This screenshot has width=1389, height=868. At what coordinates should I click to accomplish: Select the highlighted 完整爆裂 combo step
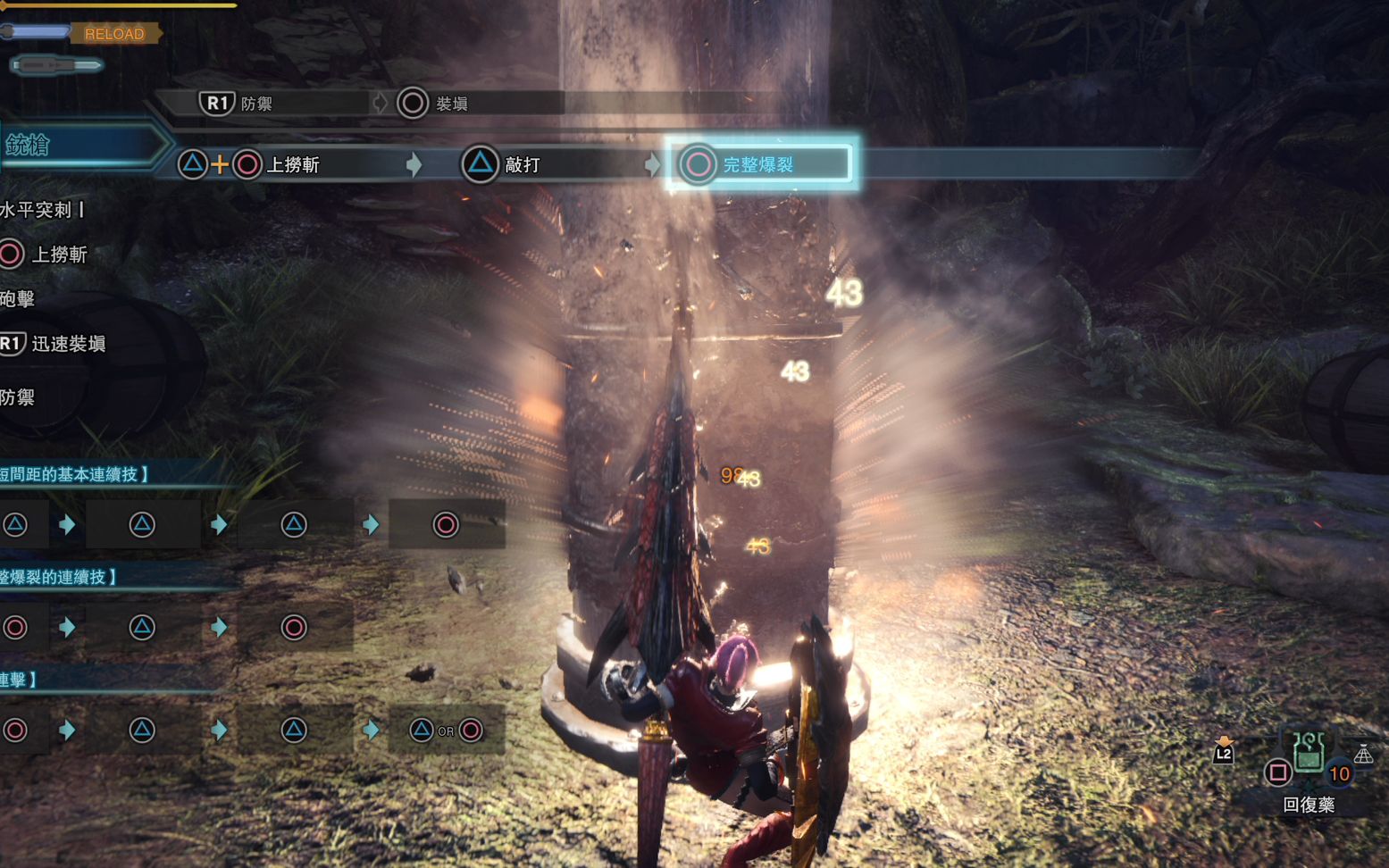point(759,164)
